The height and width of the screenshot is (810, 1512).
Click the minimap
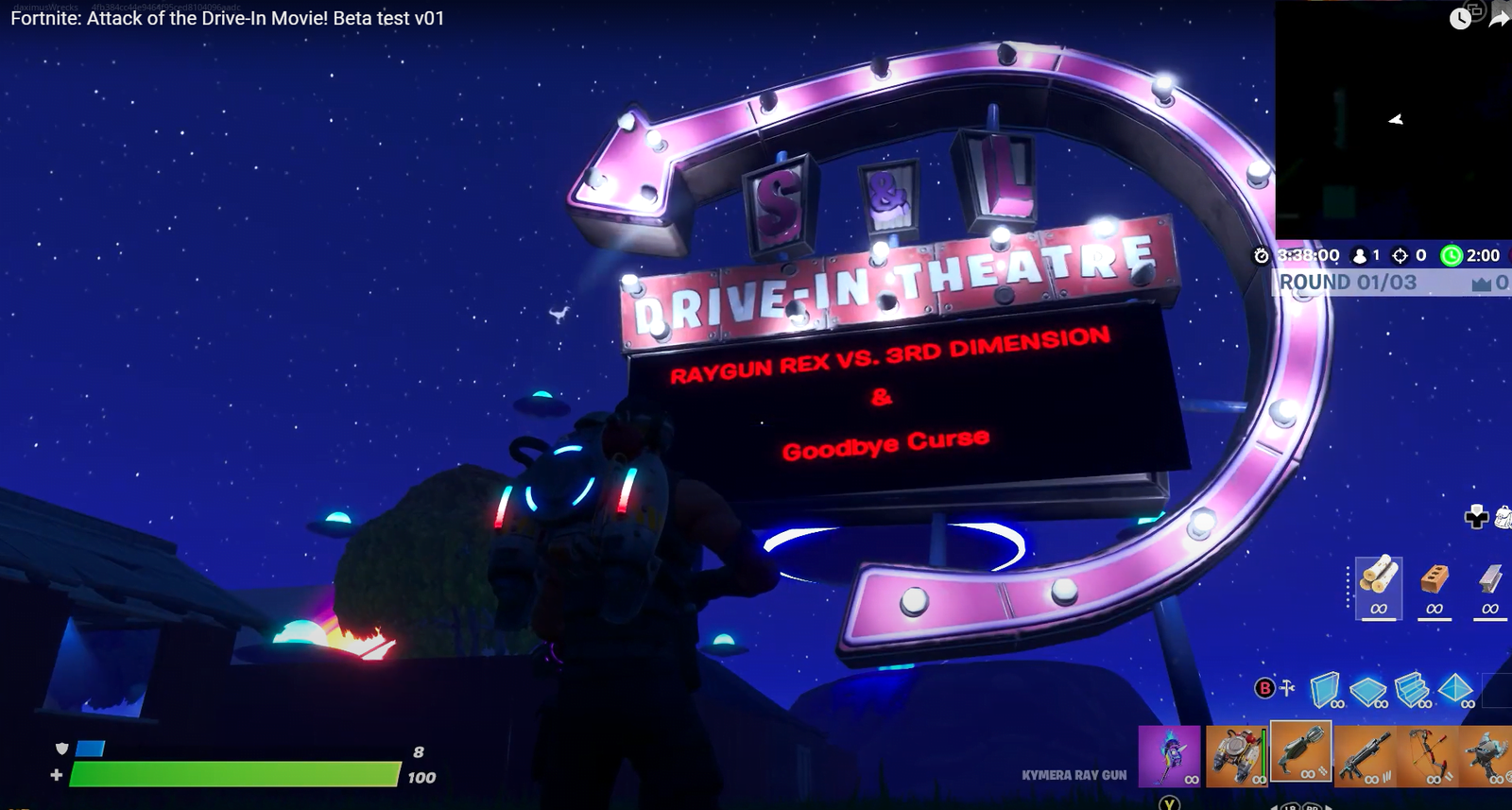pos(1393,121)
